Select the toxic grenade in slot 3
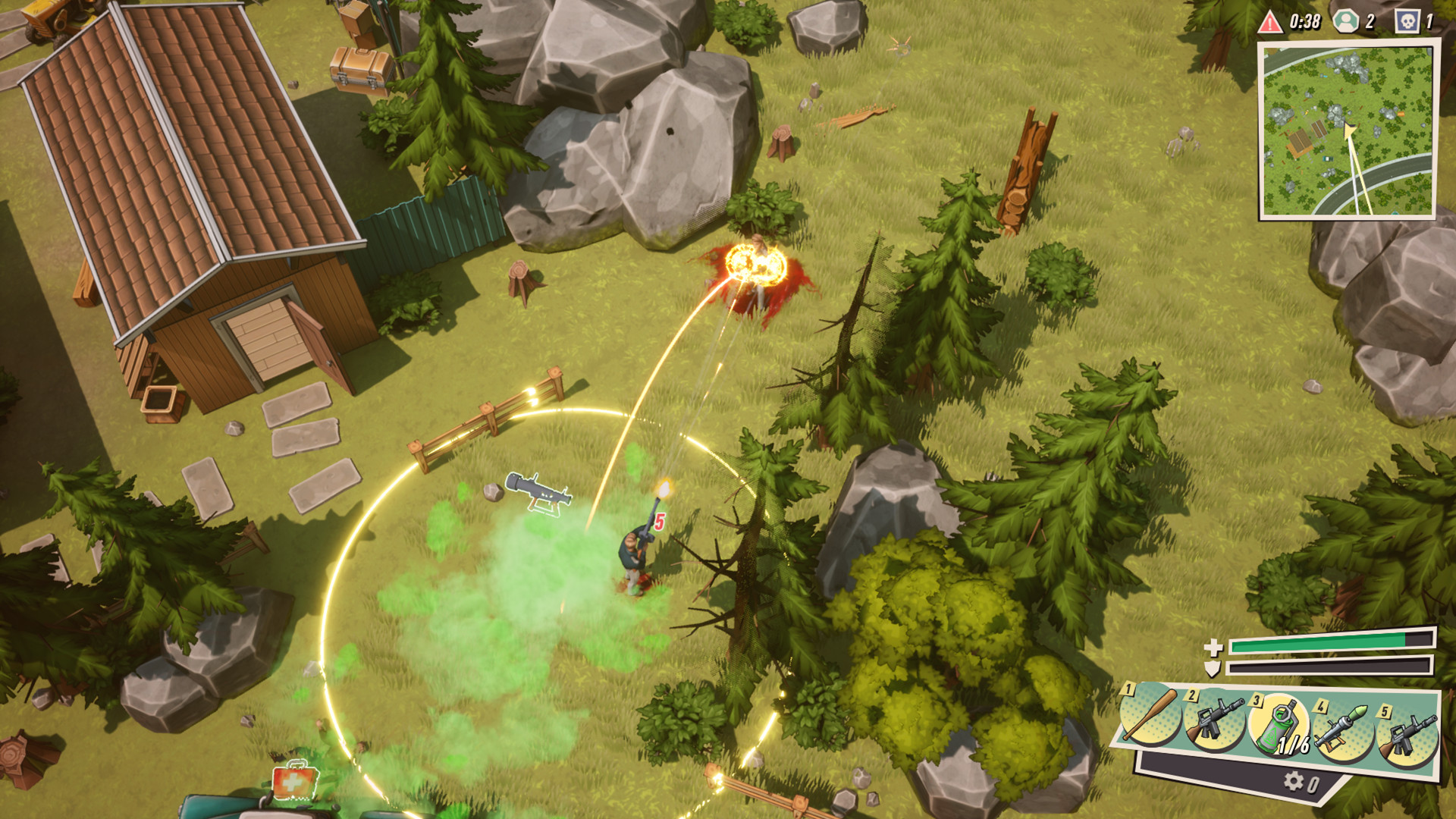This screenshot has width=1456, height=819. pyautogui.click(x=1277, y=724)
